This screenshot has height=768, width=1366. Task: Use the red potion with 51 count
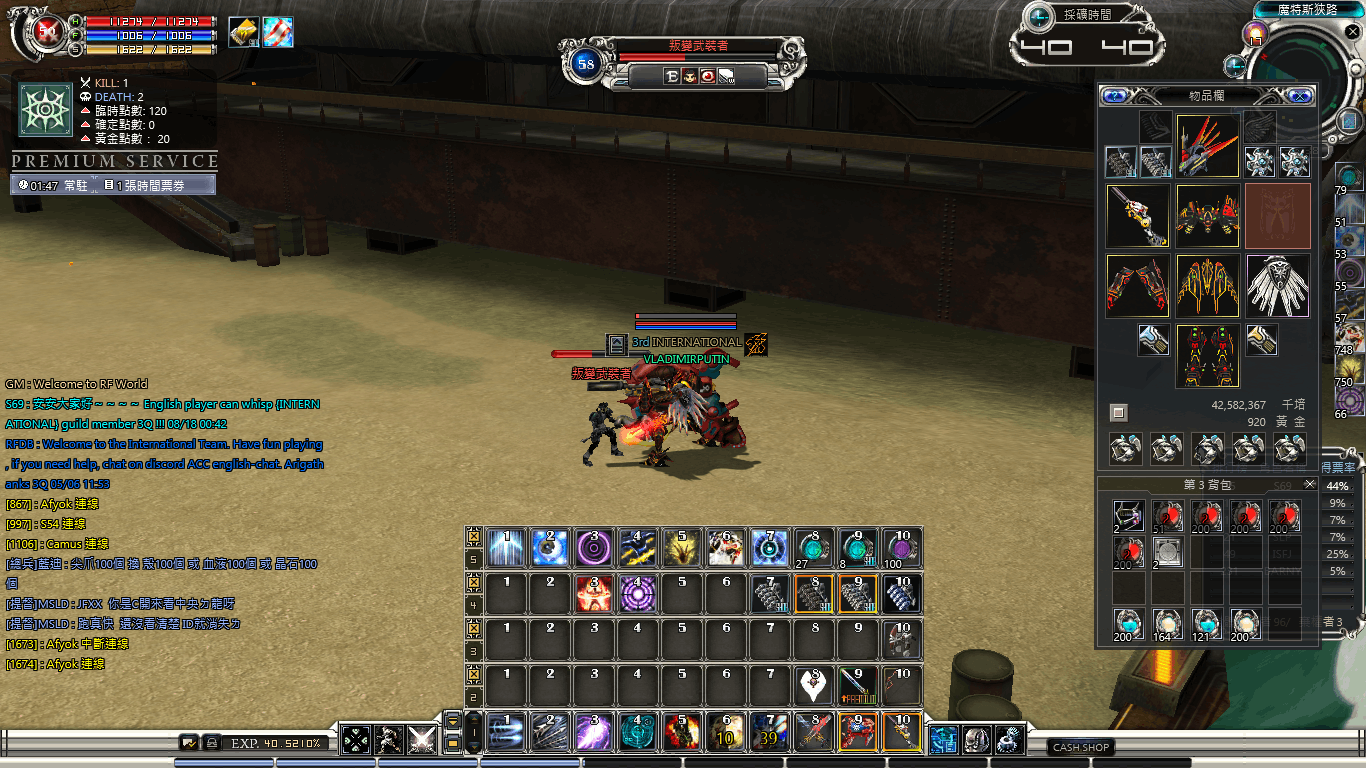pyautogui.click(x=1168, y=517)
